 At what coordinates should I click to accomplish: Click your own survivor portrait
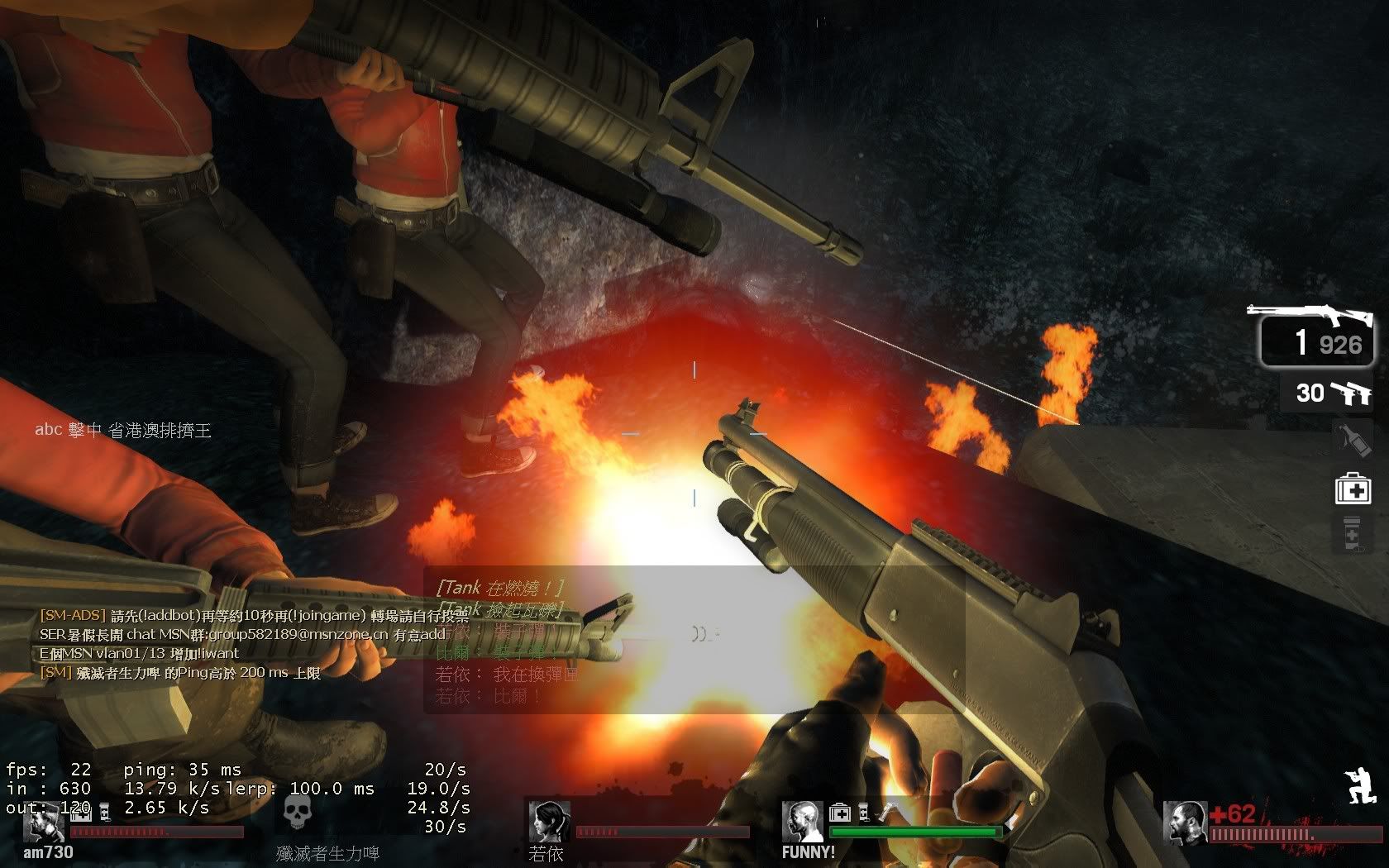1184,823
